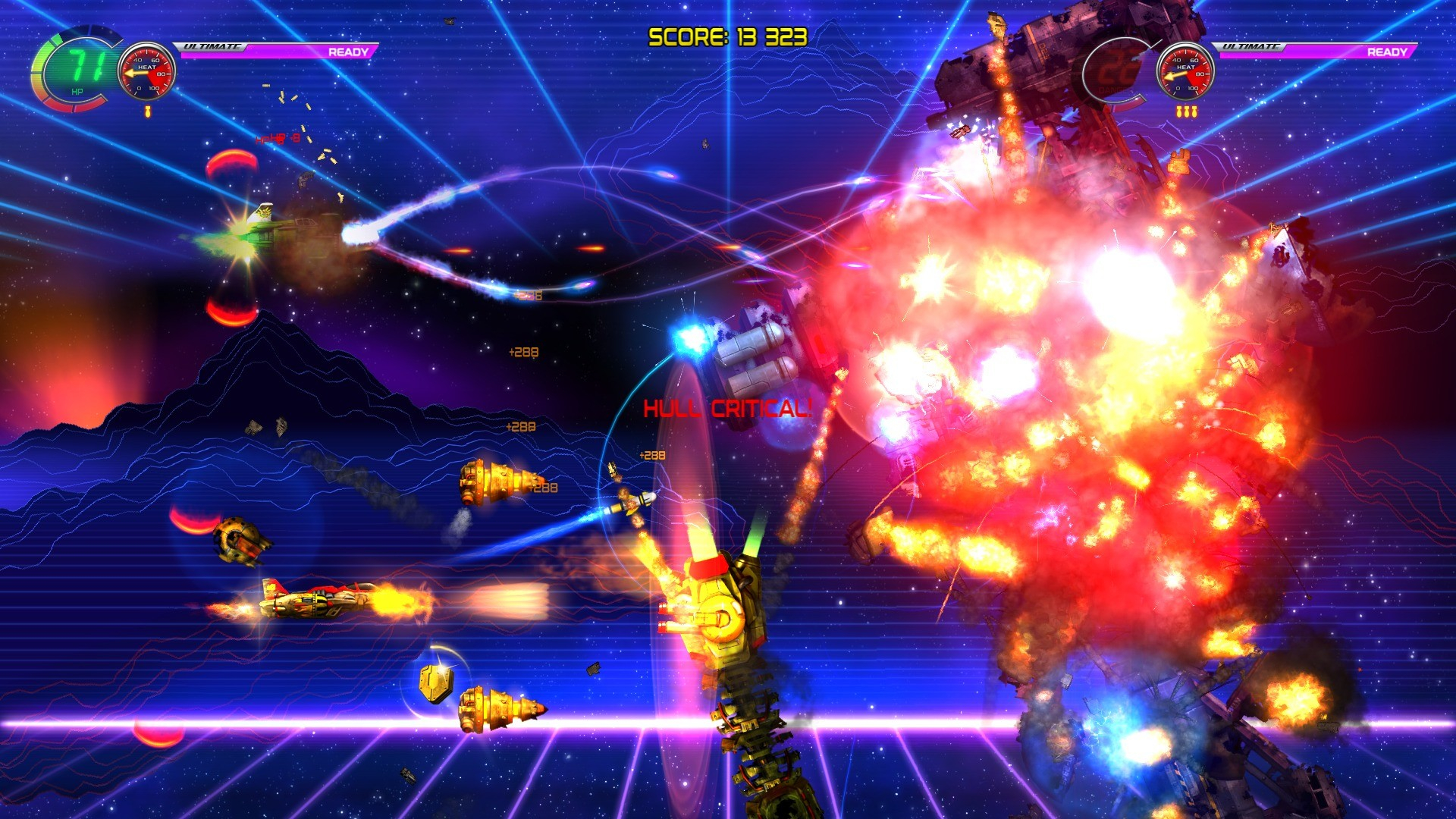Select the three bomb icons below player two's heat gauge
This screenshot has height=819, width=1456.
pyautogui.click(x=1188, y=111)
